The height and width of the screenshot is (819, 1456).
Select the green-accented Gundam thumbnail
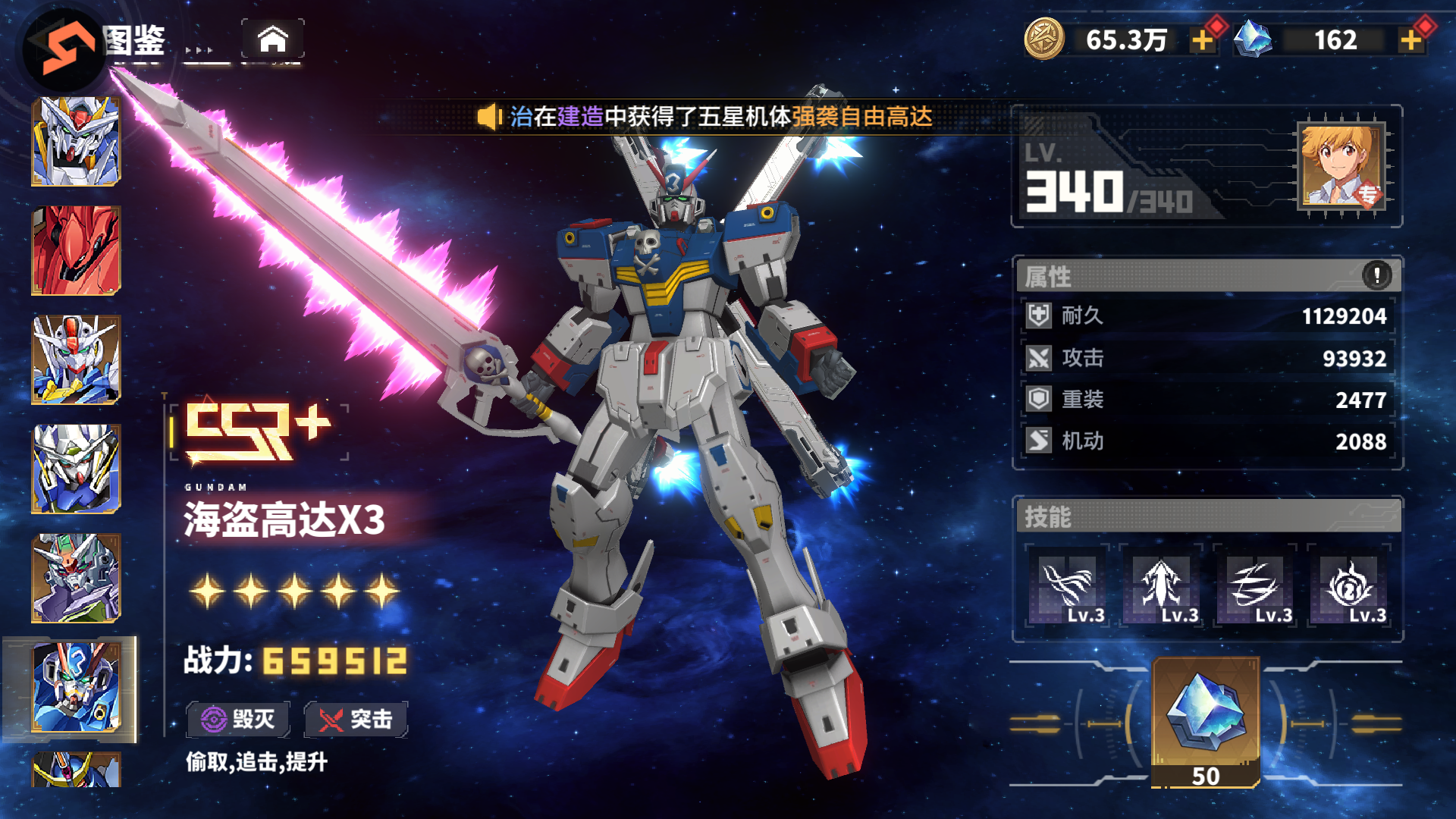click(x=76, y=469)
